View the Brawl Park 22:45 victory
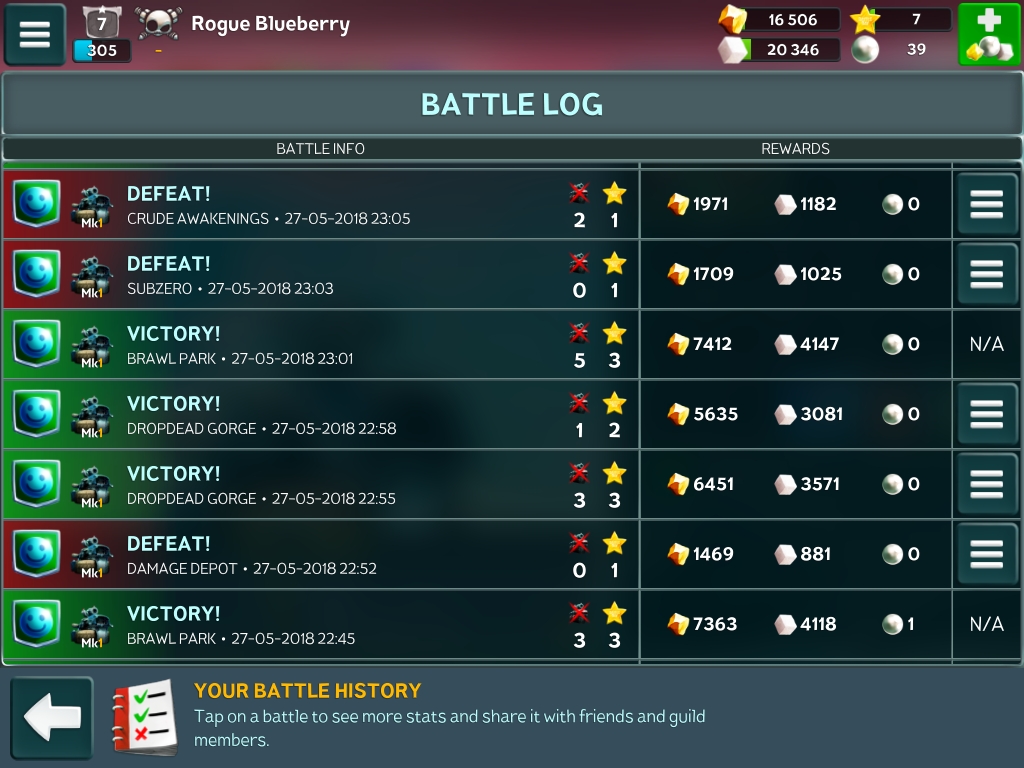This screenshot has width=1024, height=768. coord(320,625)
